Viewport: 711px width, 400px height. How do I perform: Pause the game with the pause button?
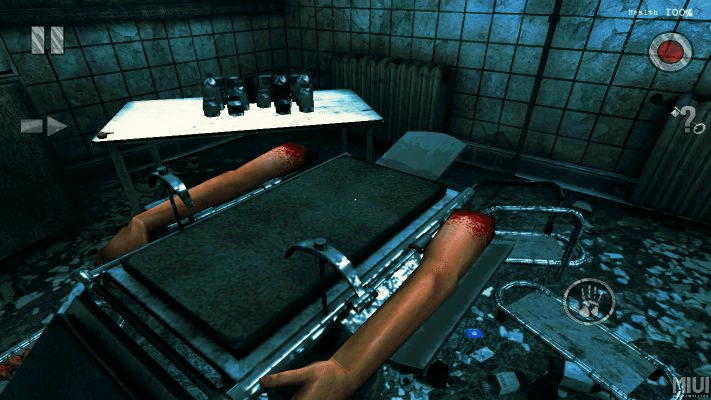point(47,40)
